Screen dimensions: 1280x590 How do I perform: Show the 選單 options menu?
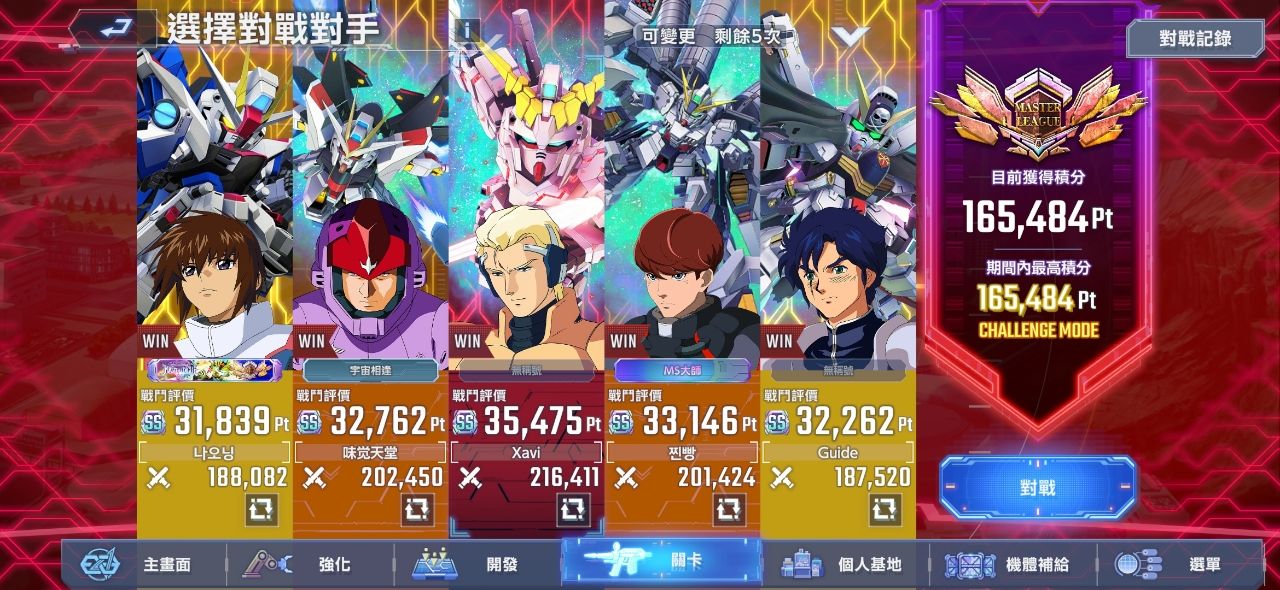point(1180,565)
